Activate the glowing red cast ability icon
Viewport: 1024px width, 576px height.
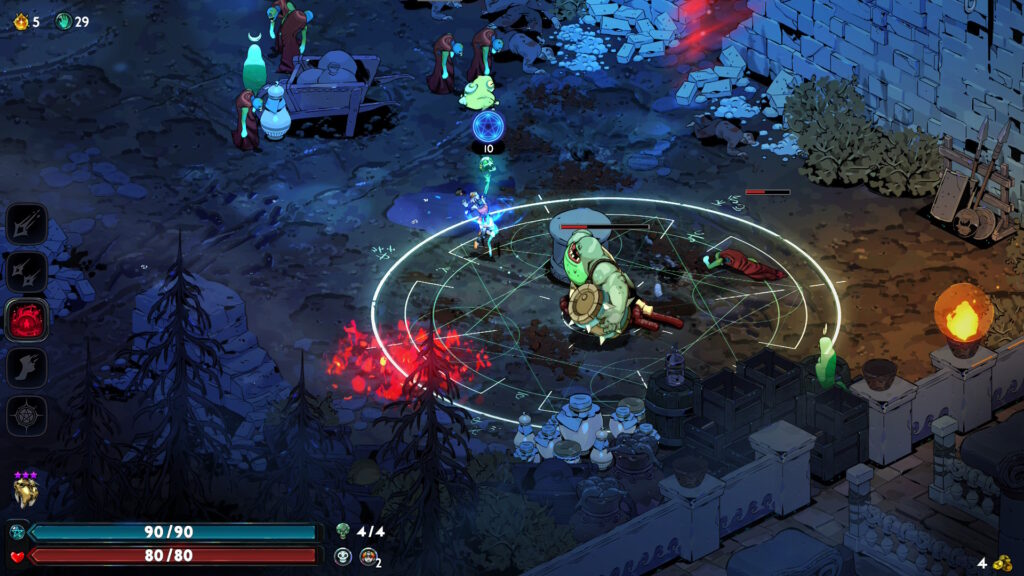(x=27, y=319)
